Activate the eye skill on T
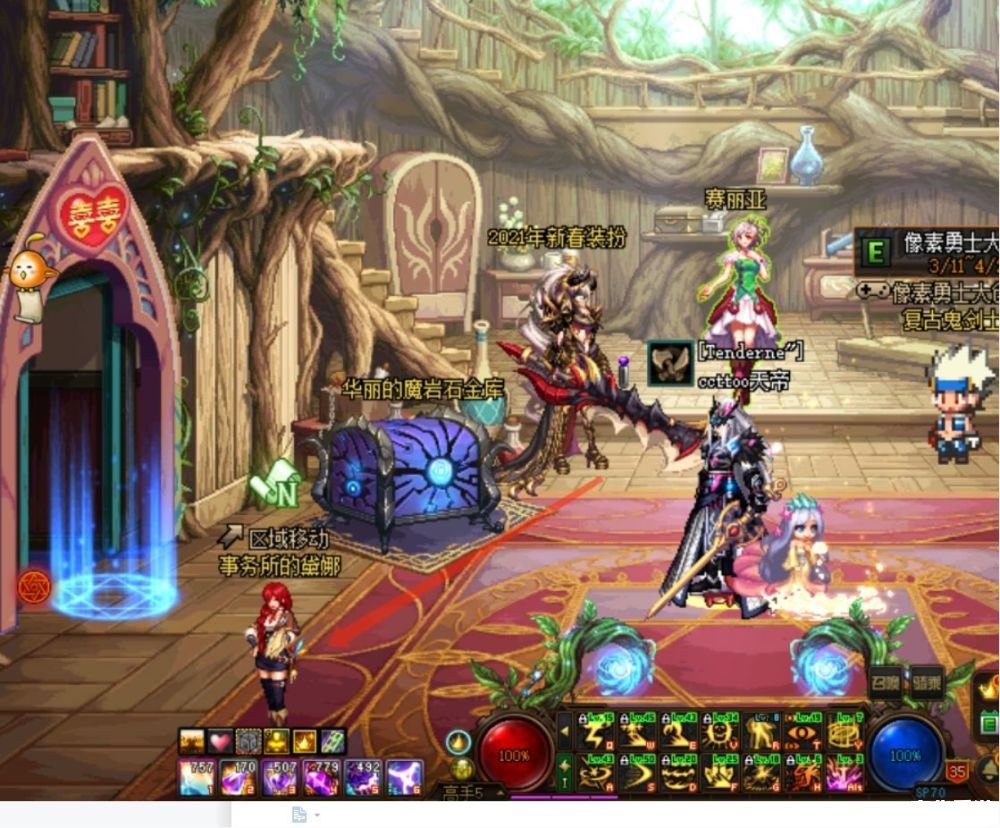The width and height of the screenshot is (1000, 828). pyautogui.click(x=803, y=733)
